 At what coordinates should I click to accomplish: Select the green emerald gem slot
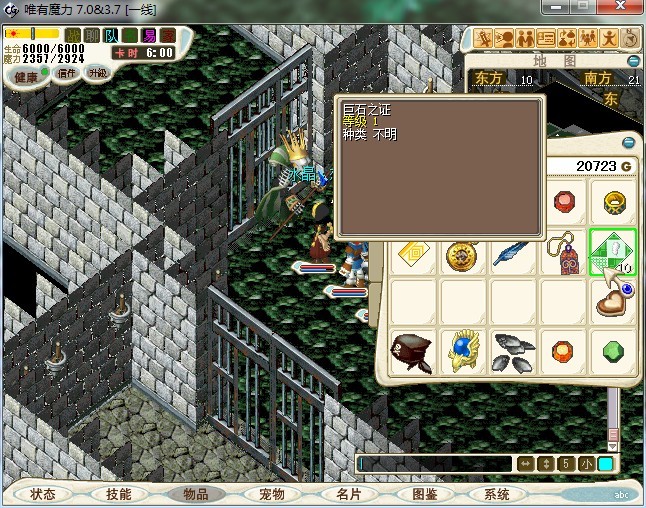[x=612, y=352]
